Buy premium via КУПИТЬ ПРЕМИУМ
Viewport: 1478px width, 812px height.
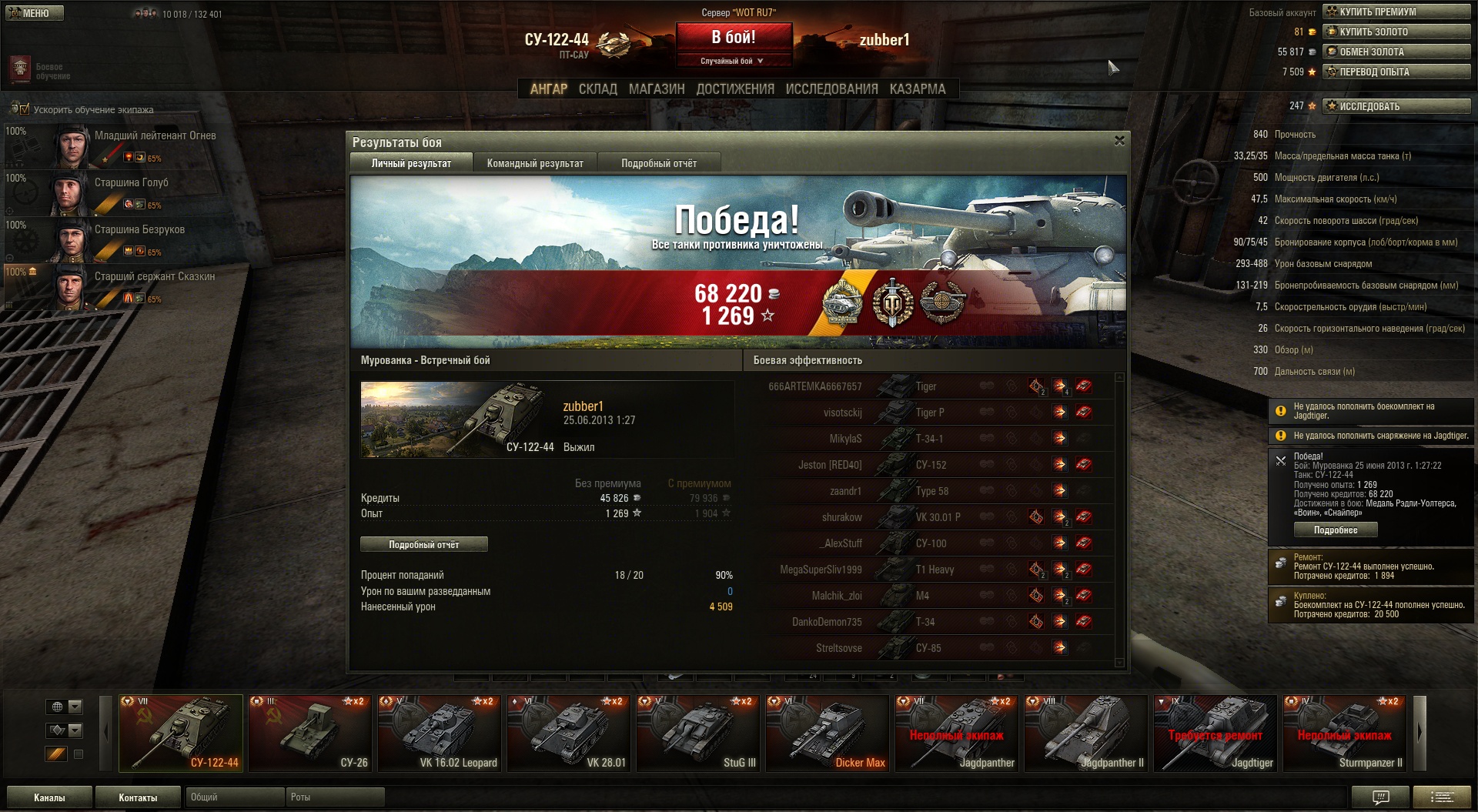pos(1396,12)
